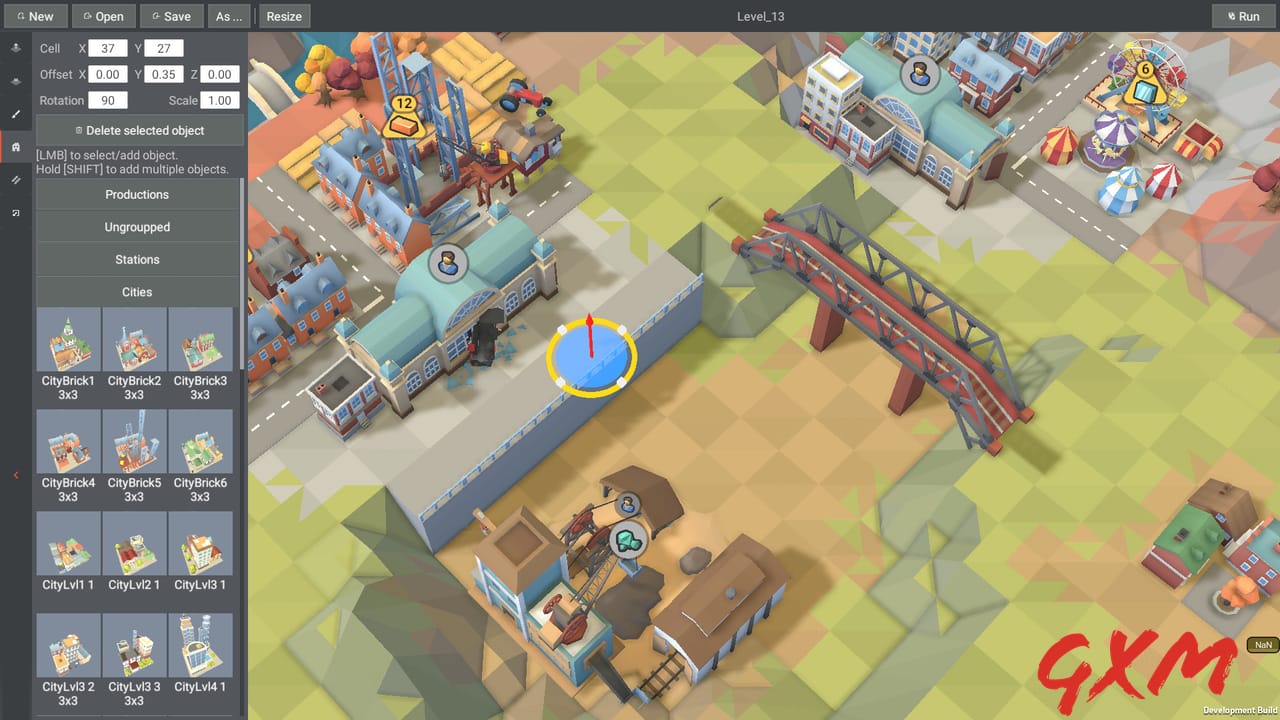Click the export arrow icon at sidebar bottom
The height and width of the screenshot is (720, 1280).
coord(15,214)
